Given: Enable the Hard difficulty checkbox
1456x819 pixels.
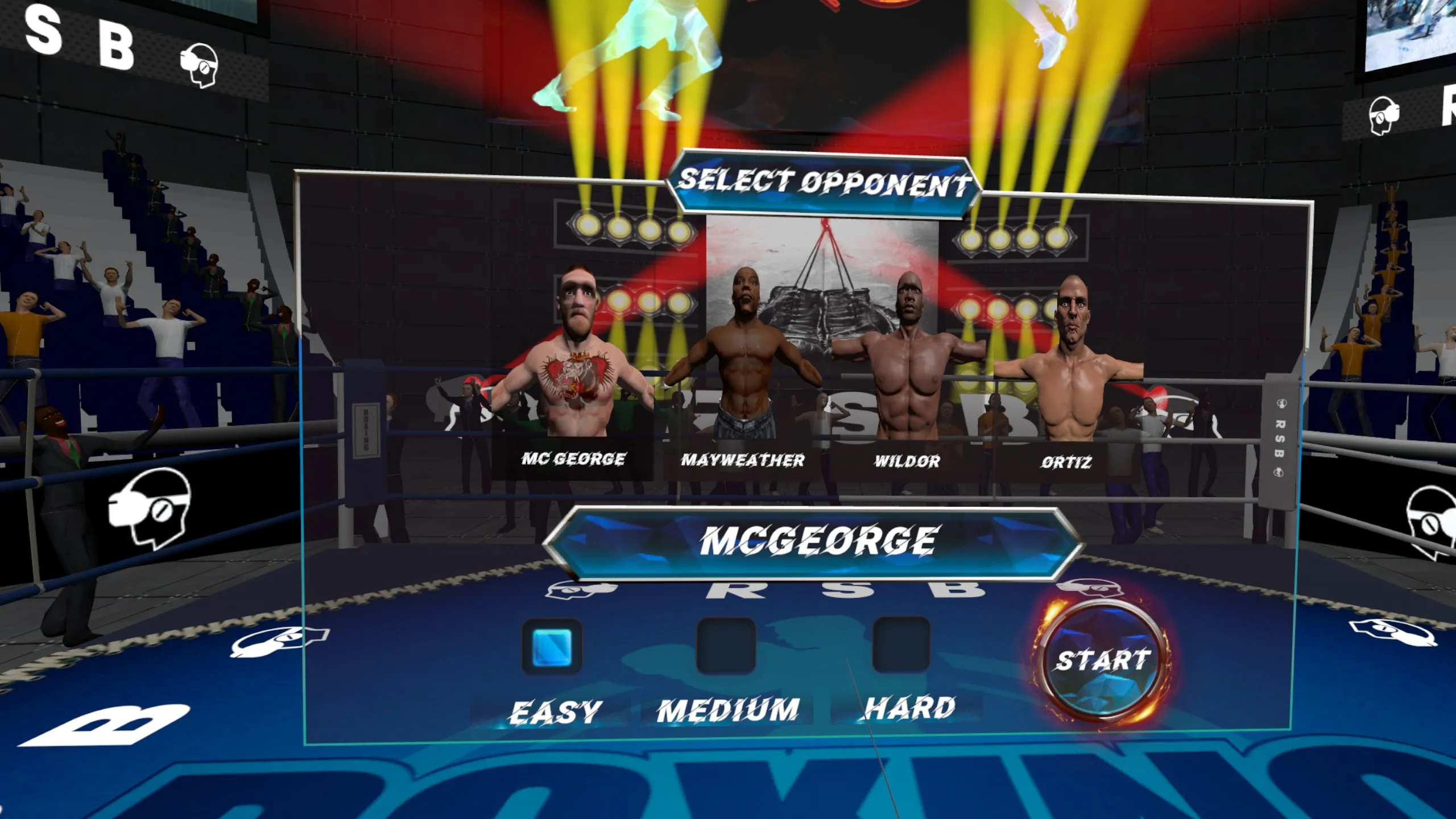Looking at the screenshot, I should point(901,645).
